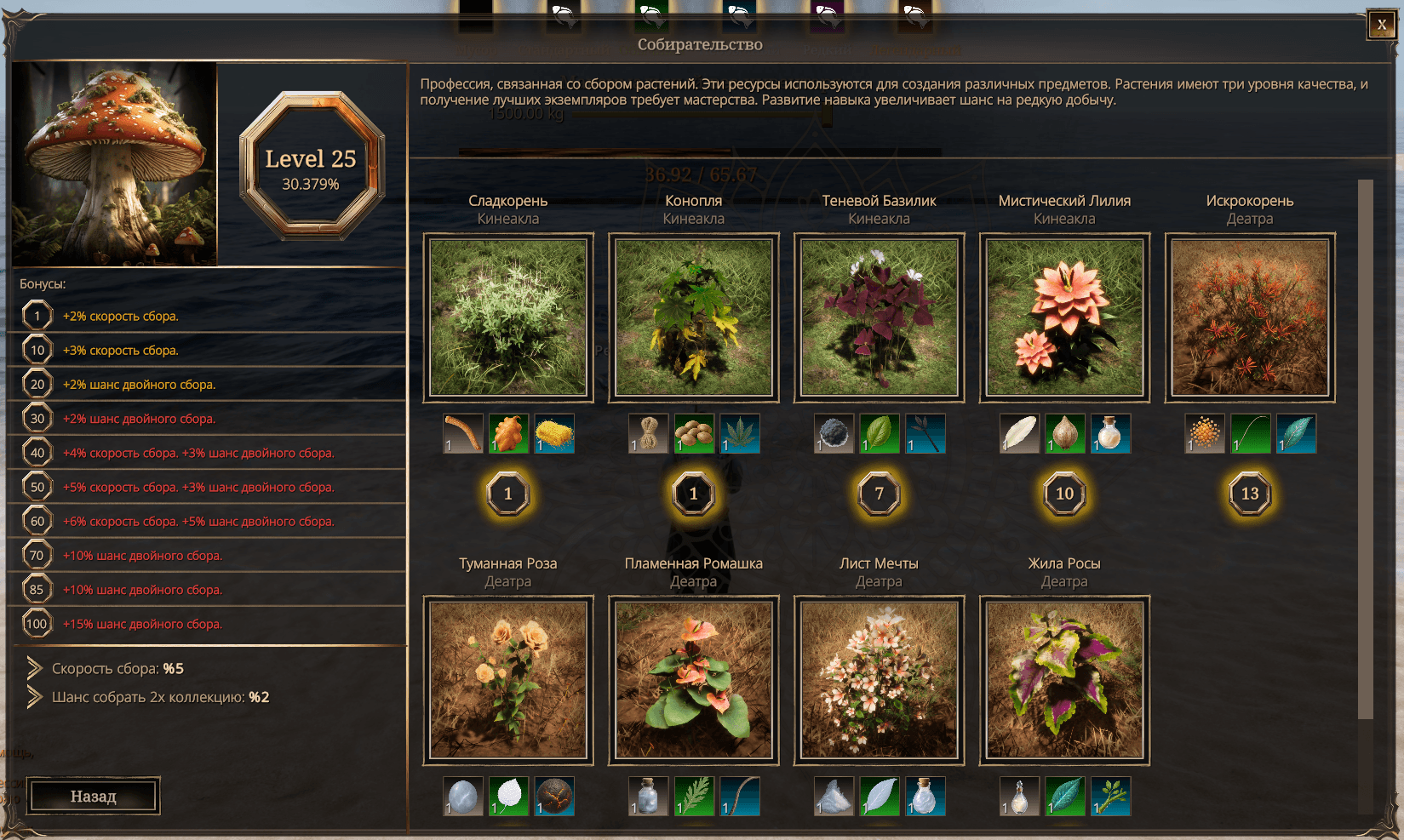1404x840 pixels.
Task: Close the gathering window with X
Action: pos(1381,25)
